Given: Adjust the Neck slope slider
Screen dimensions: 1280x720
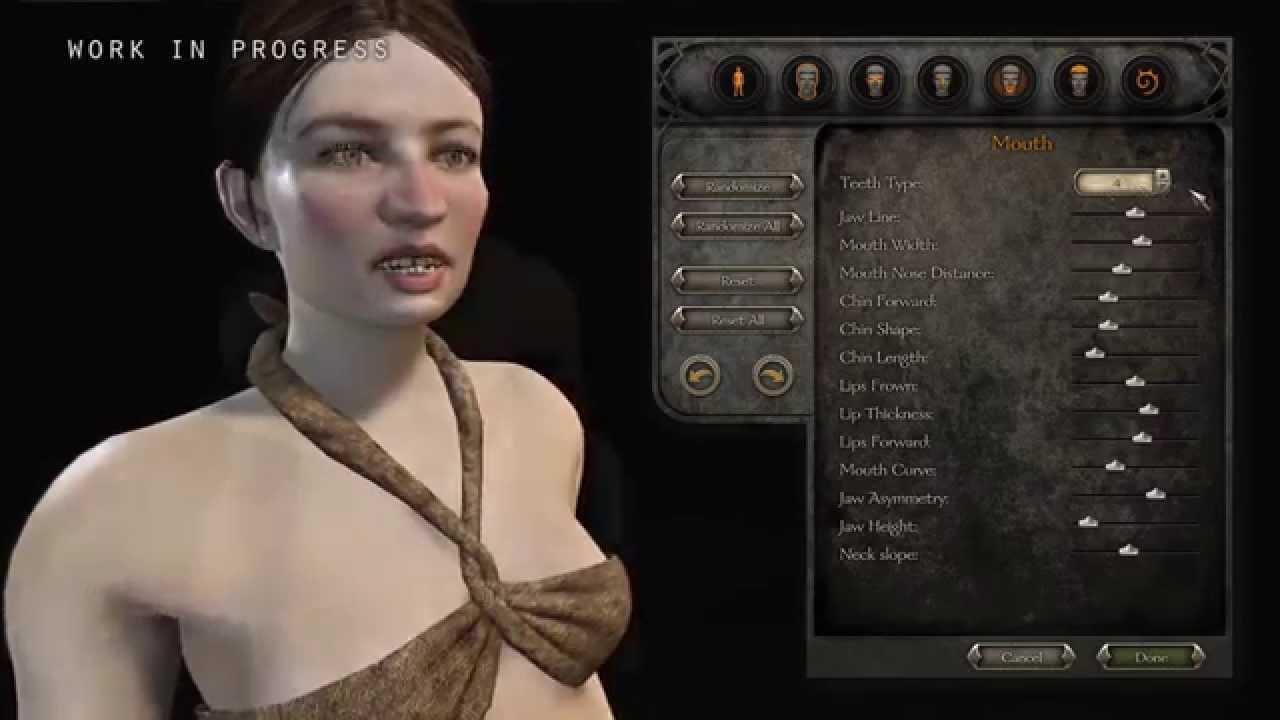Looking at the screenshot, I should click(x=1128, y=549).
